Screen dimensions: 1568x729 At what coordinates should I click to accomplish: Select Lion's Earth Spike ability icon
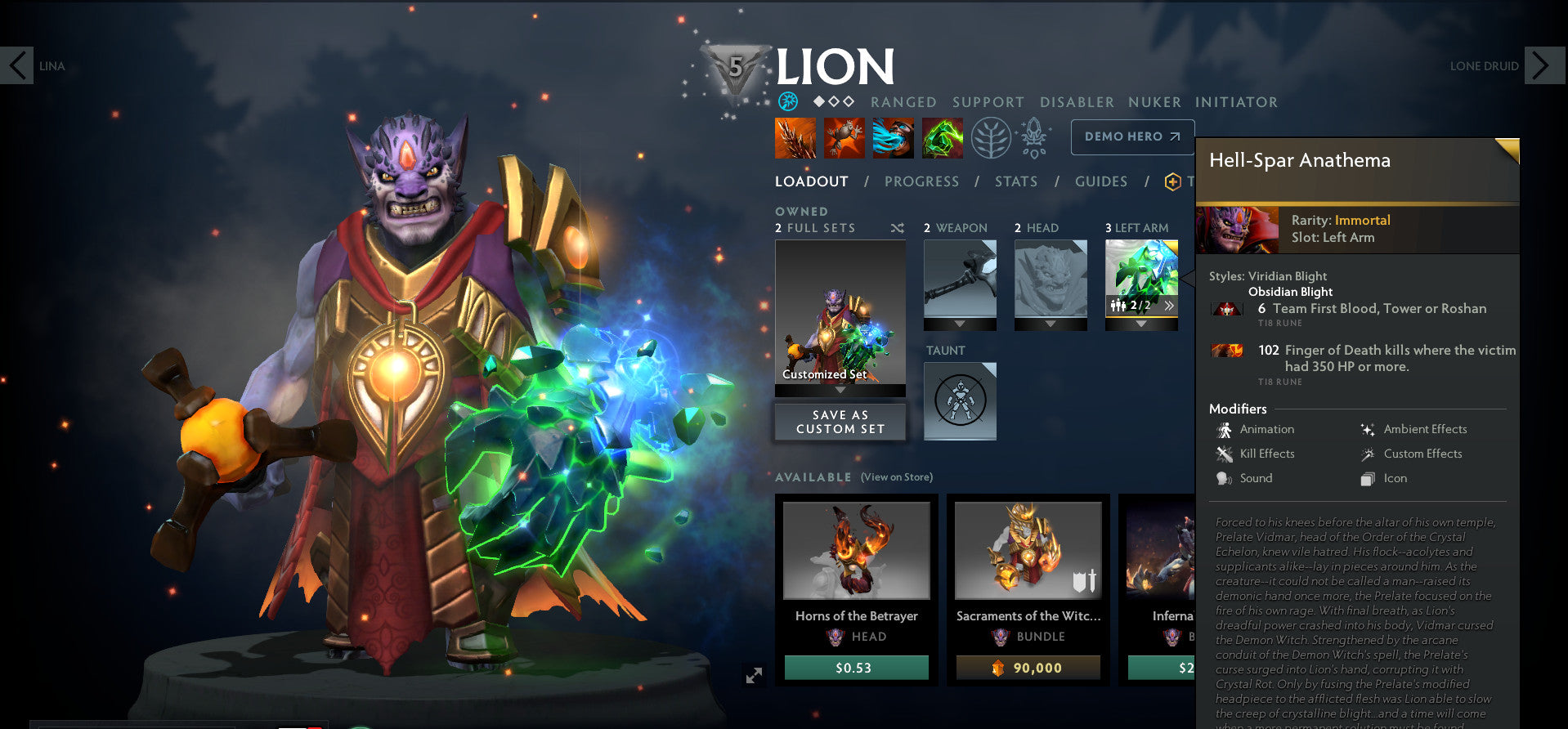click(x=794, y=137)
